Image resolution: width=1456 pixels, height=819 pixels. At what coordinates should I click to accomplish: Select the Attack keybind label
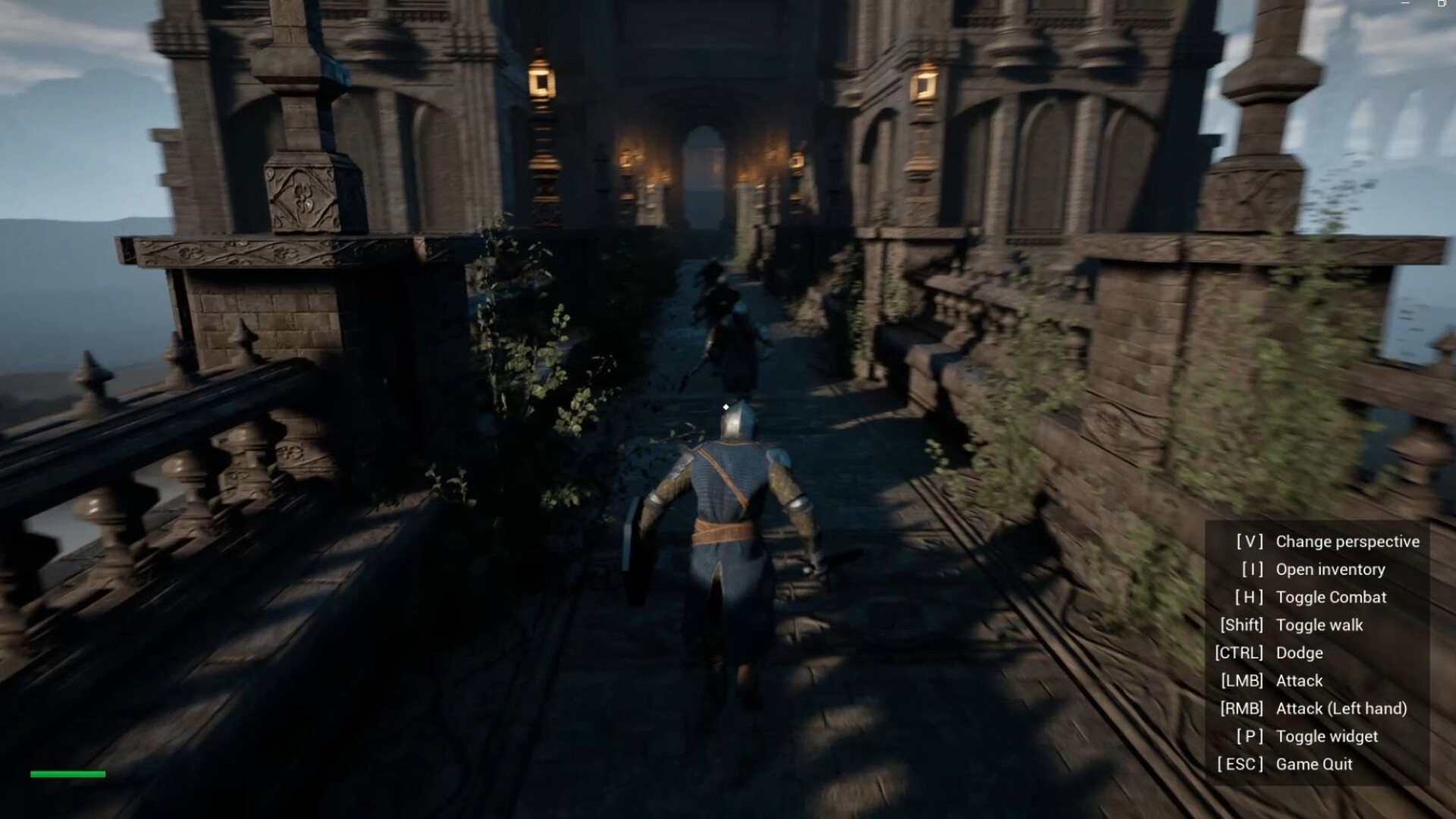point(1300,680)
